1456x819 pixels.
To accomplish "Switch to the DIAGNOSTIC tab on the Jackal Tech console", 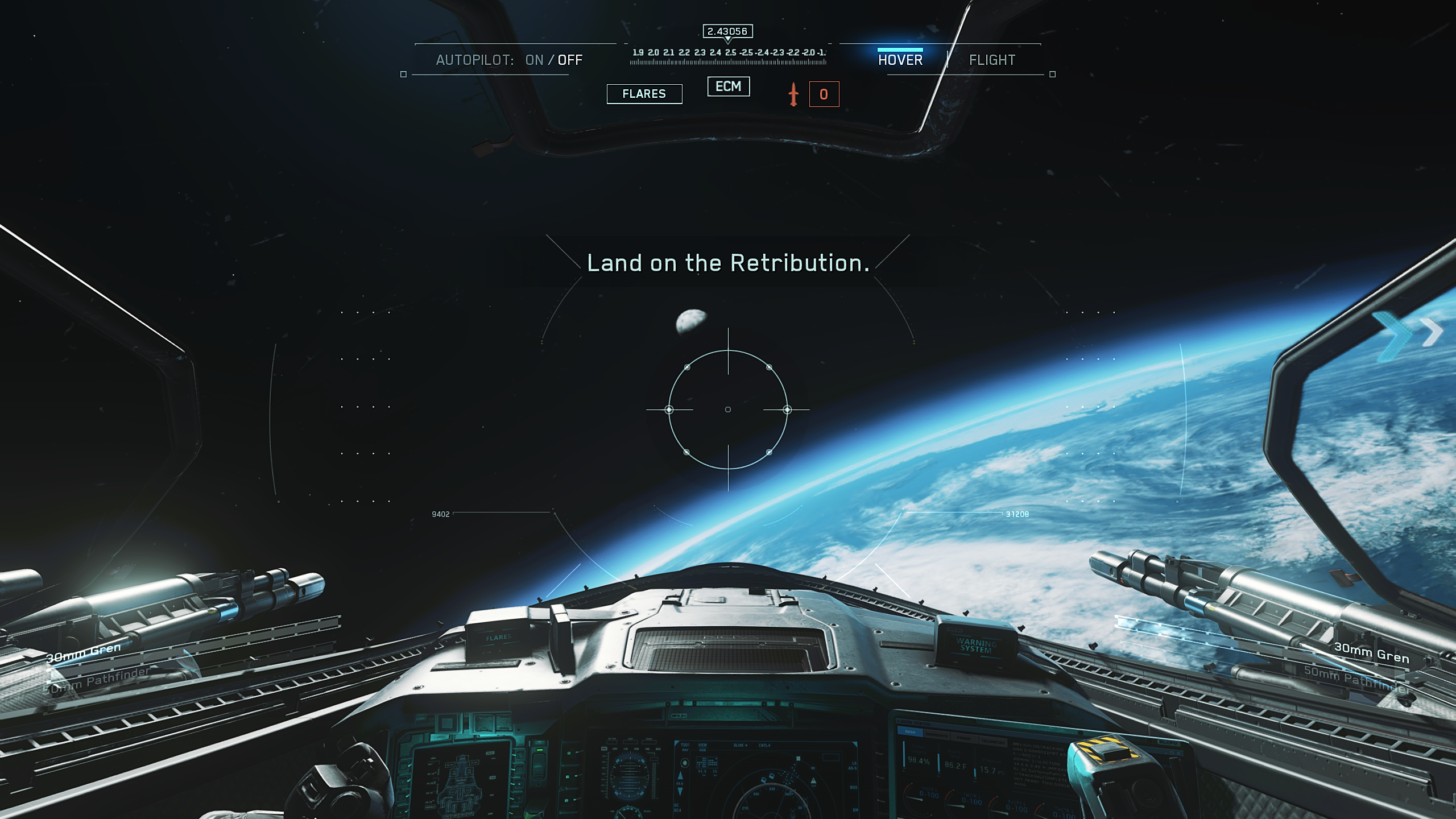I will pyautogui.click(x=938, y=735).
